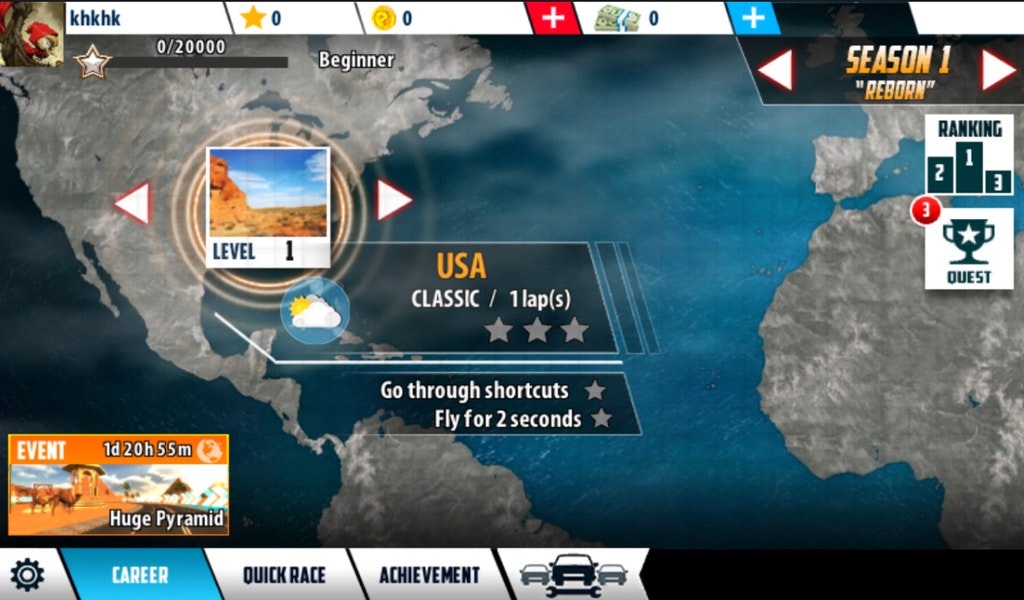The height and width of the screenshot is (600, 1024).
Task: Open the Ranking podium panel
Action: 968,156
